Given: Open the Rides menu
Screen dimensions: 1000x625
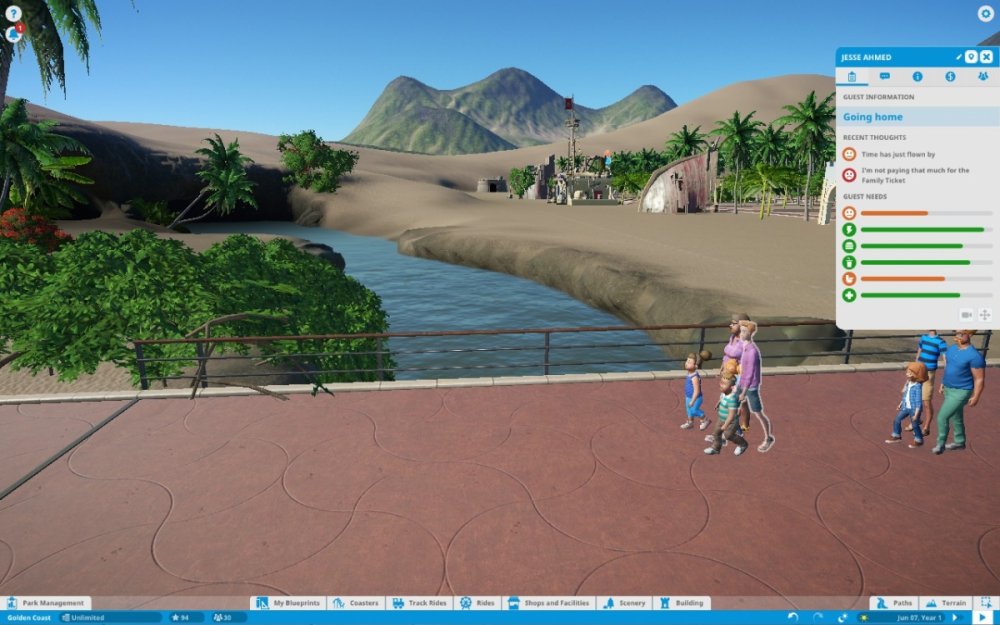Looking at the screenshot, I should point(478,603).
